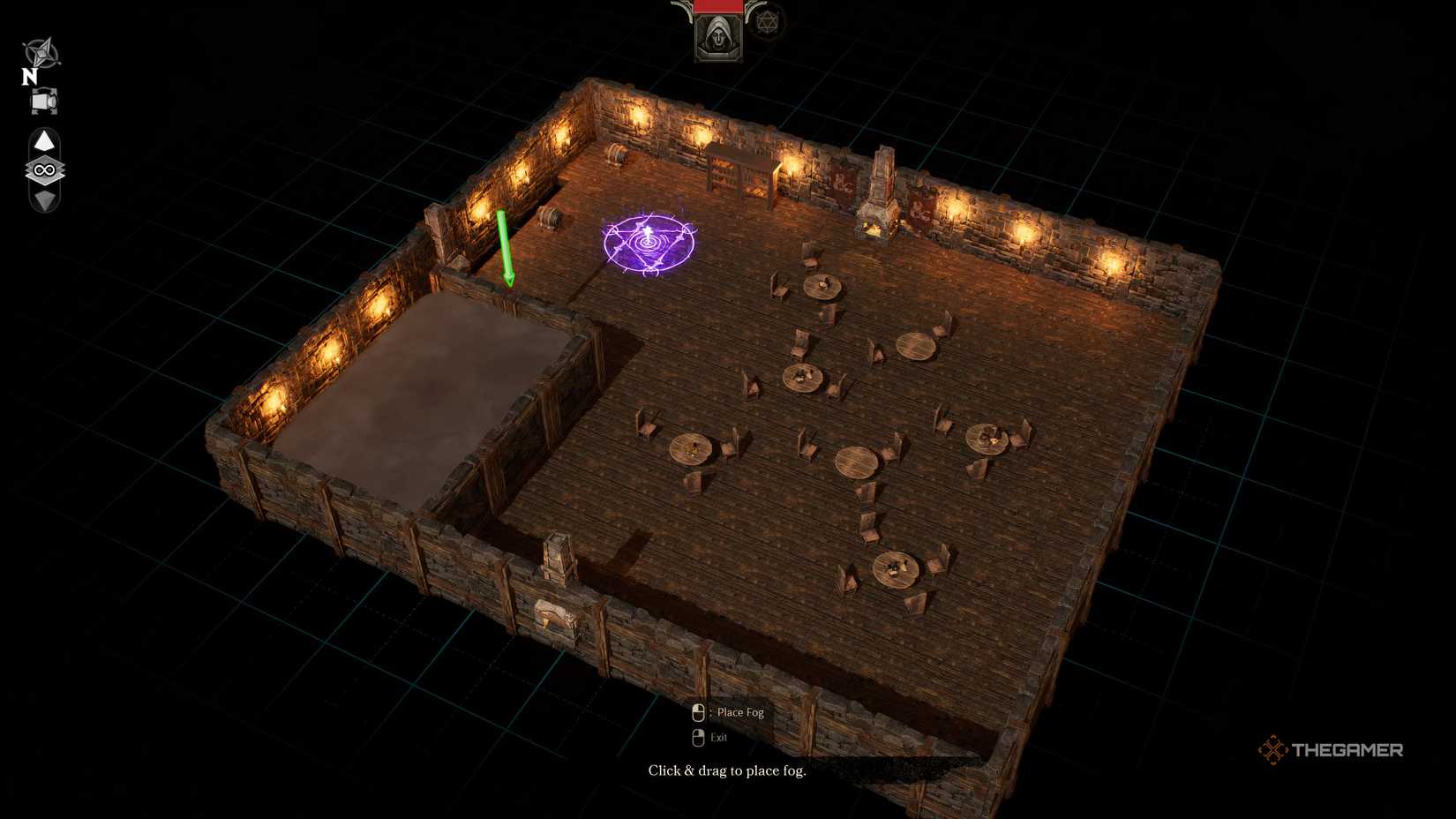Click the red health bar above the portrait
The image size is (1456, 819).
tap(717, 6)
